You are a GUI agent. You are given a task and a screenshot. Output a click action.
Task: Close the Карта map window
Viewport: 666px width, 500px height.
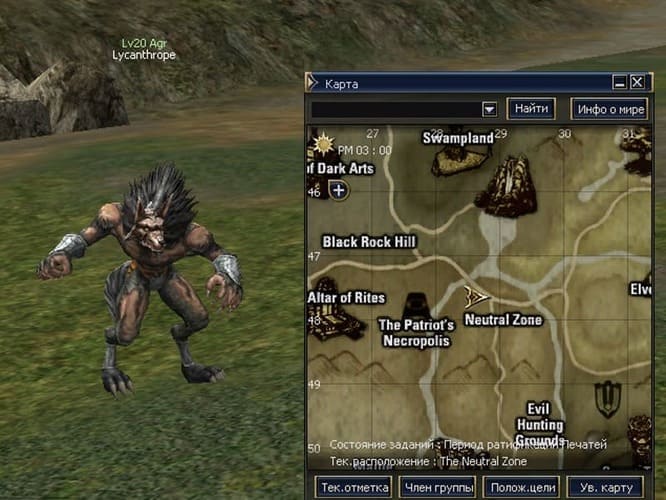(x=637, y=83)
